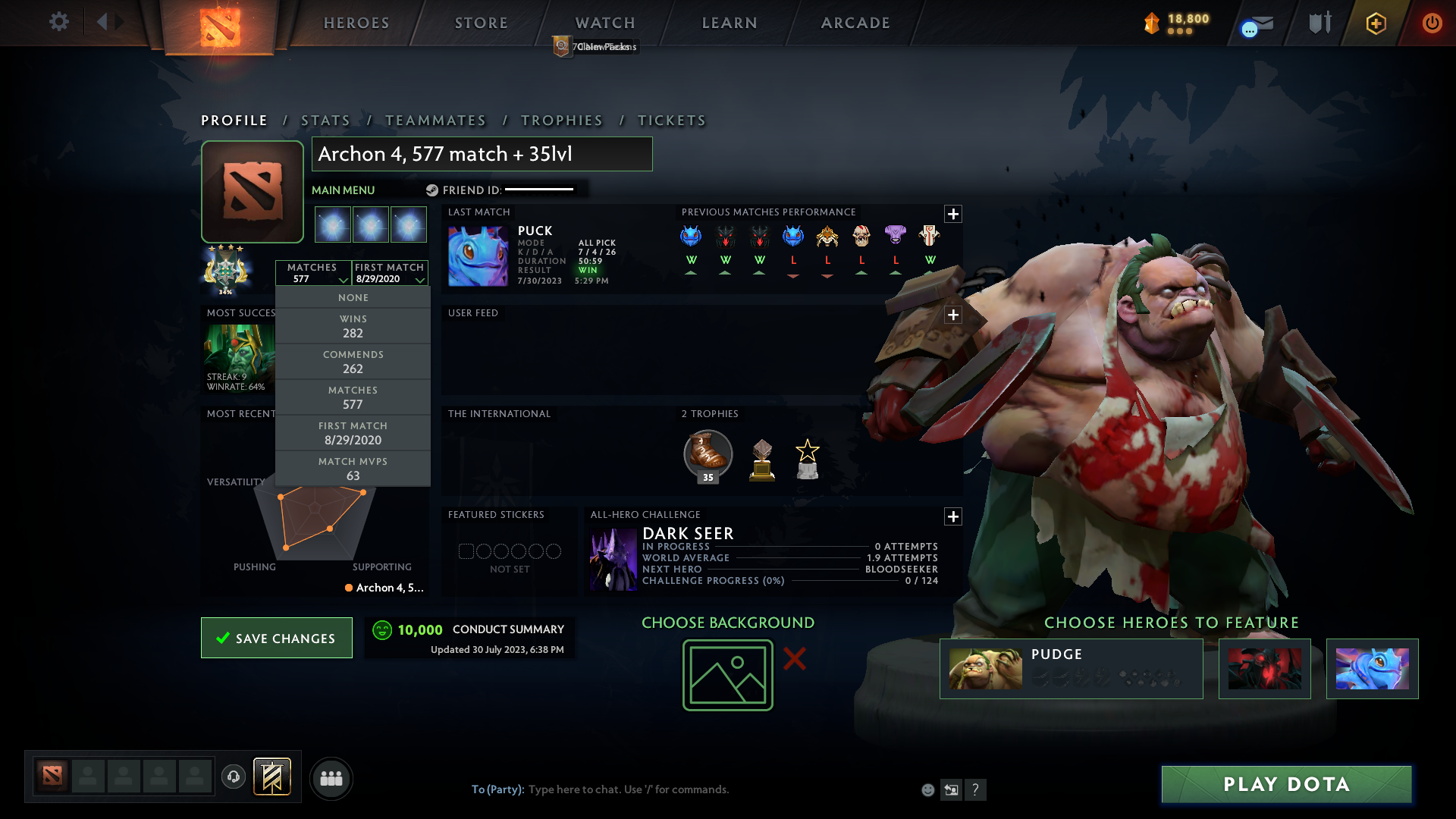Open the FIRST MATCH dropdown chevron
Image resolution: width=1456 pixels, height=819 pixels.
click(x=421, y=279)
